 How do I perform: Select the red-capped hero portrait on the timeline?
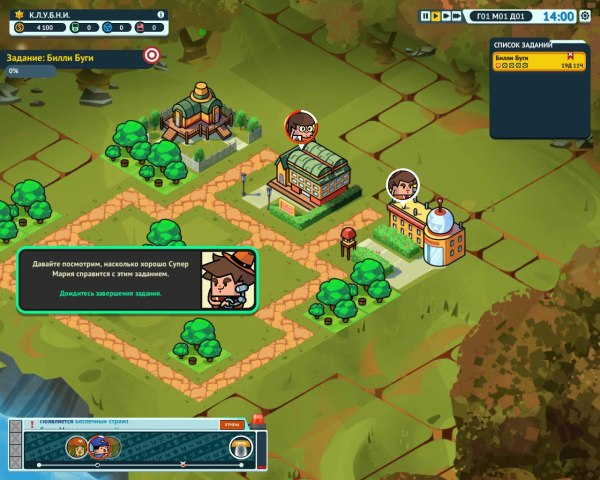tap(76, 447)
